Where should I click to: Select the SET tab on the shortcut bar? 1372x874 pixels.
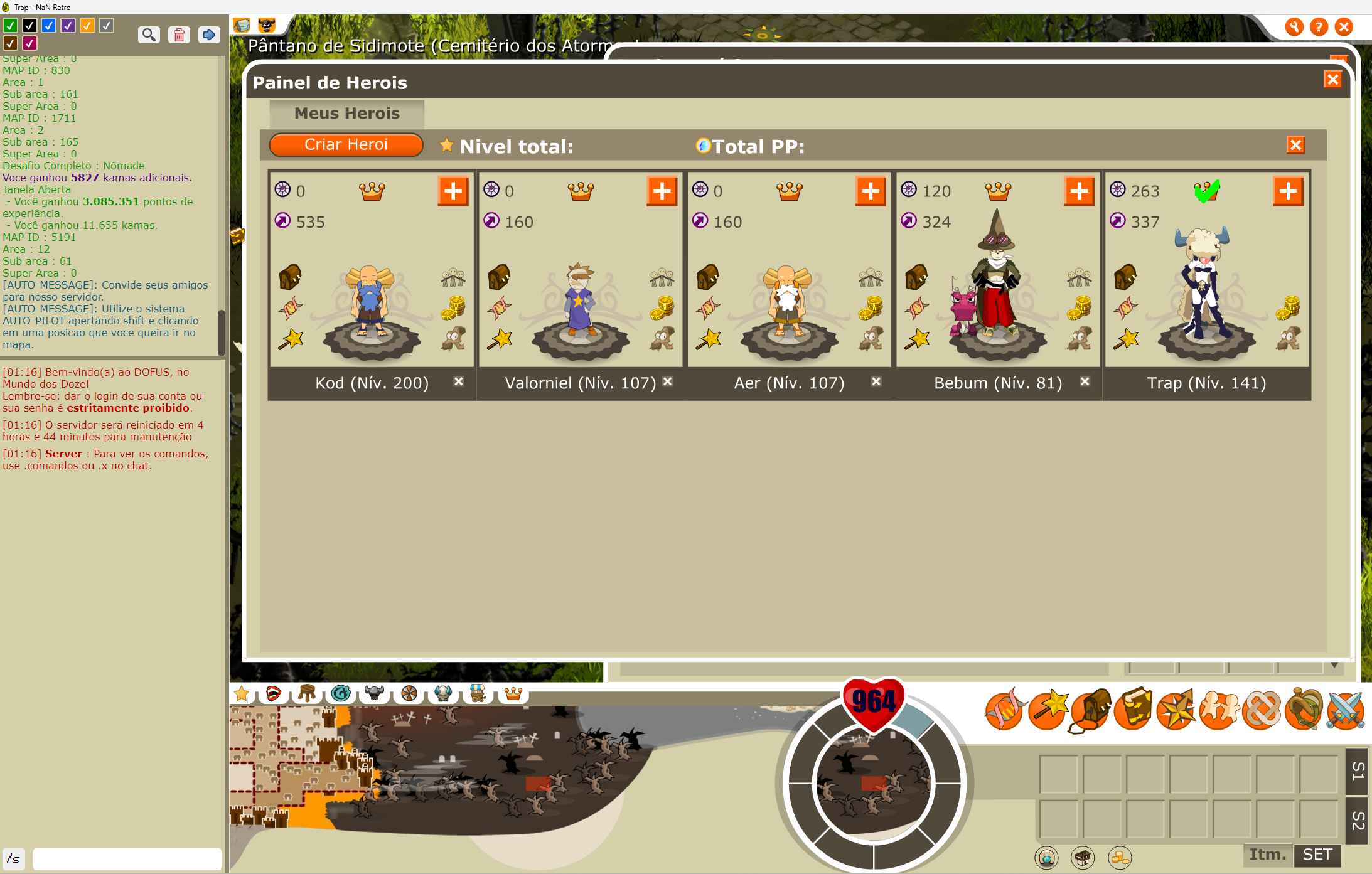1317,855
